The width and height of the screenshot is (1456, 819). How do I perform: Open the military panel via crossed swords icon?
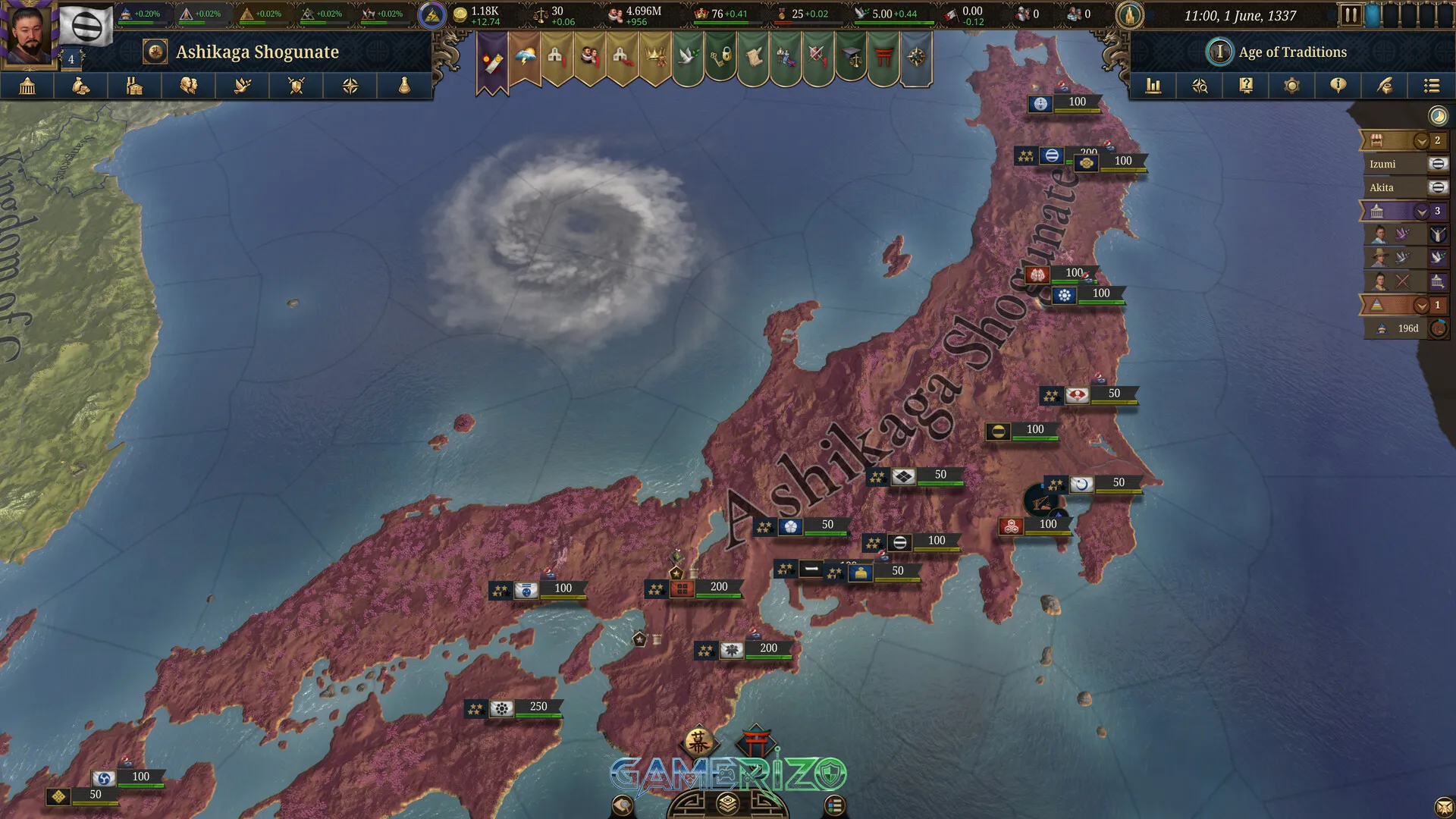[x=297, y=86]
